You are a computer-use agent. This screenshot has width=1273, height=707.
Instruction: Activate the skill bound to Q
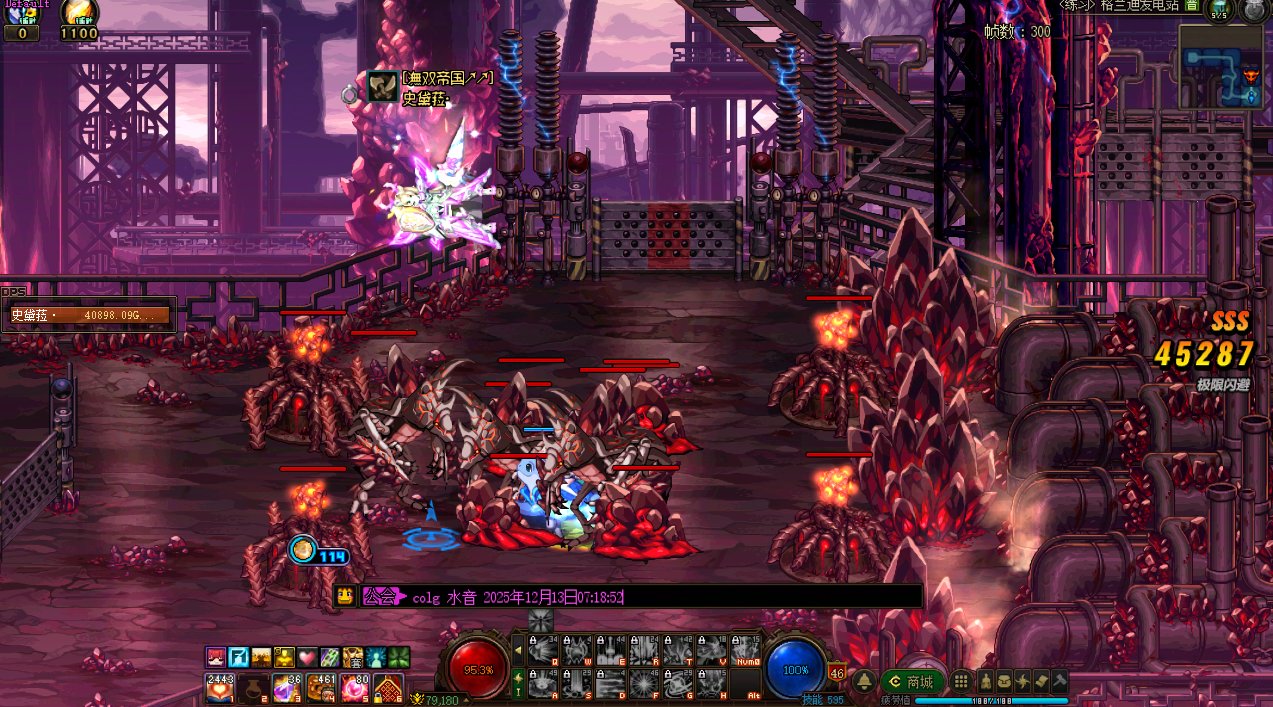[543, 651]
